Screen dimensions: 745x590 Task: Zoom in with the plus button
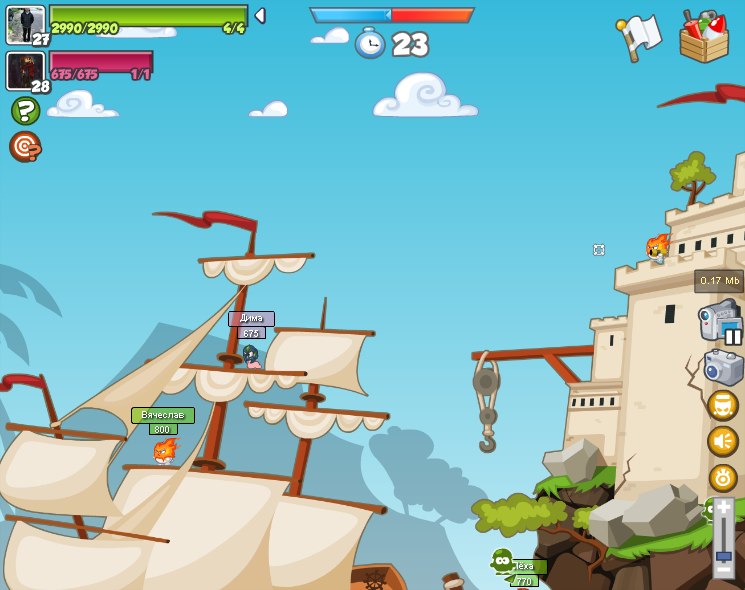[723, 508]
